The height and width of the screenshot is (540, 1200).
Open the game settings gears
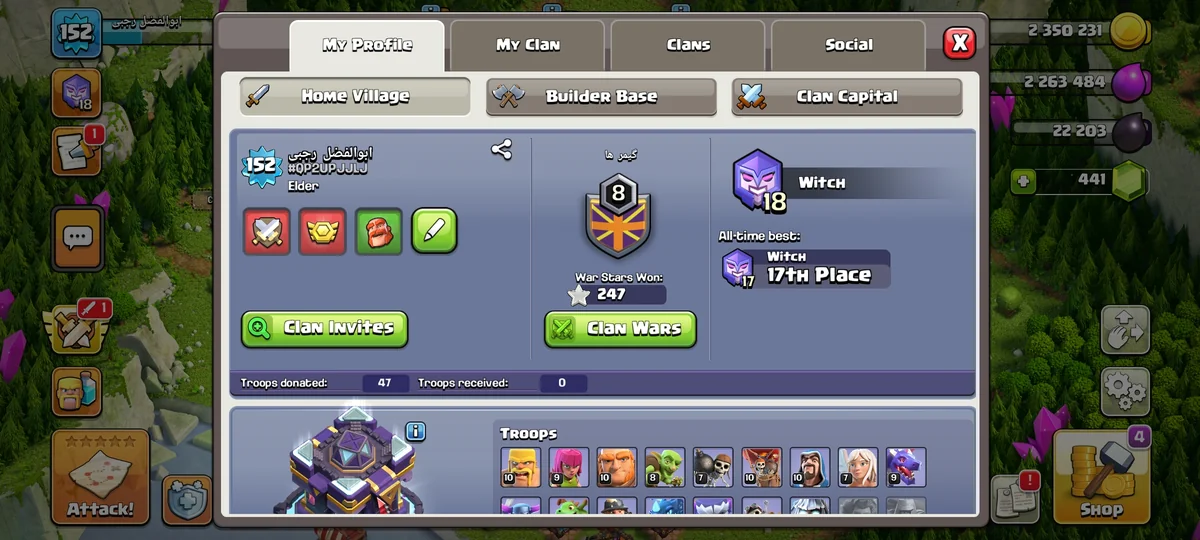click(1125, 391)
